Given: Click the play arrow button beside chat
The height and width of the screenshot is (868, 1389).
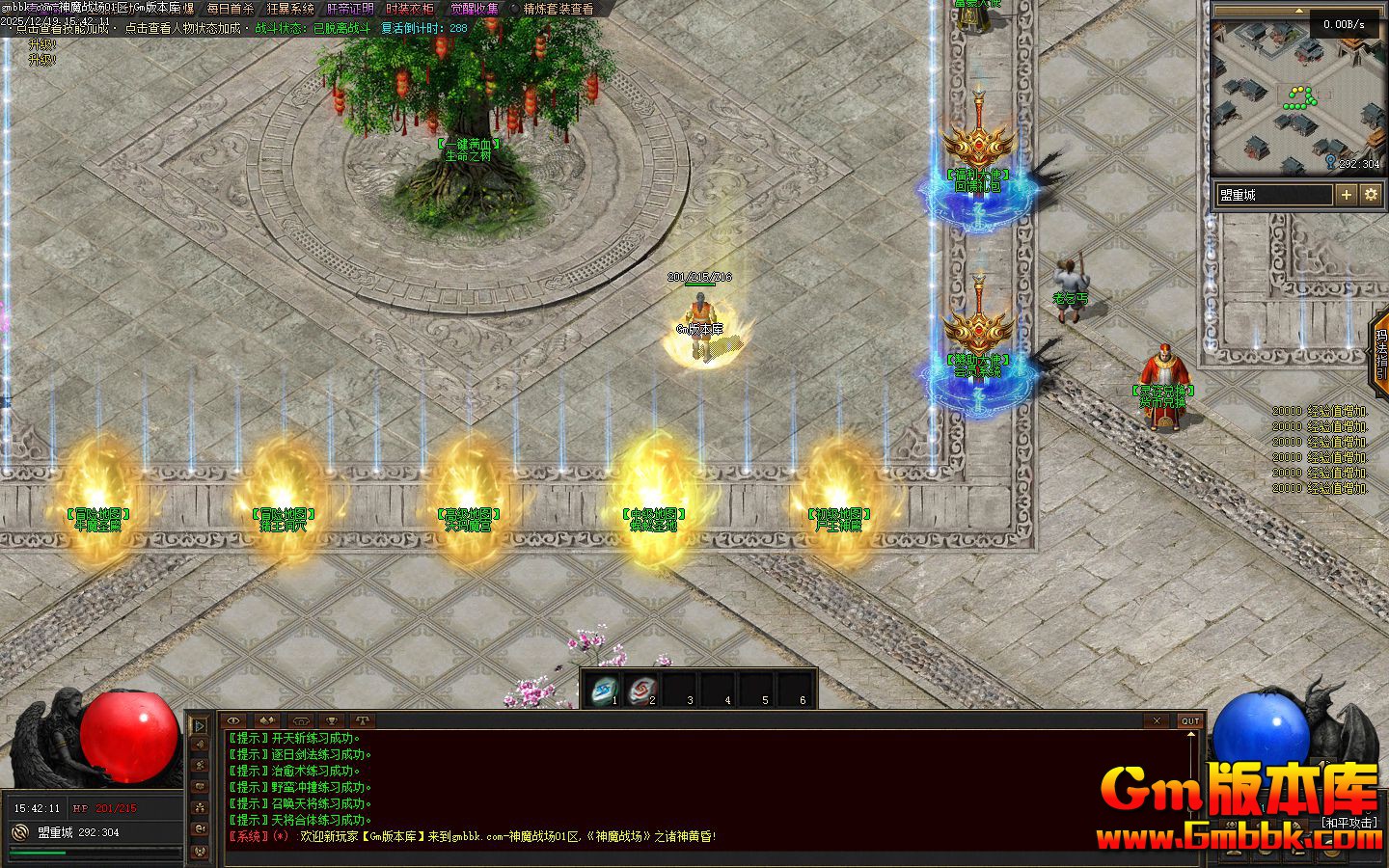Looking at the screenshot, I should 200,724.
